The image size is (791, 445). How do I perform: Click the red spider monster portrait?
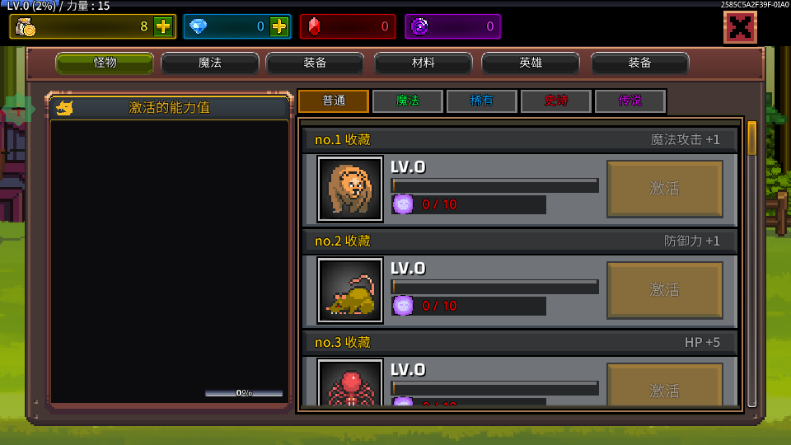(350, 385)
